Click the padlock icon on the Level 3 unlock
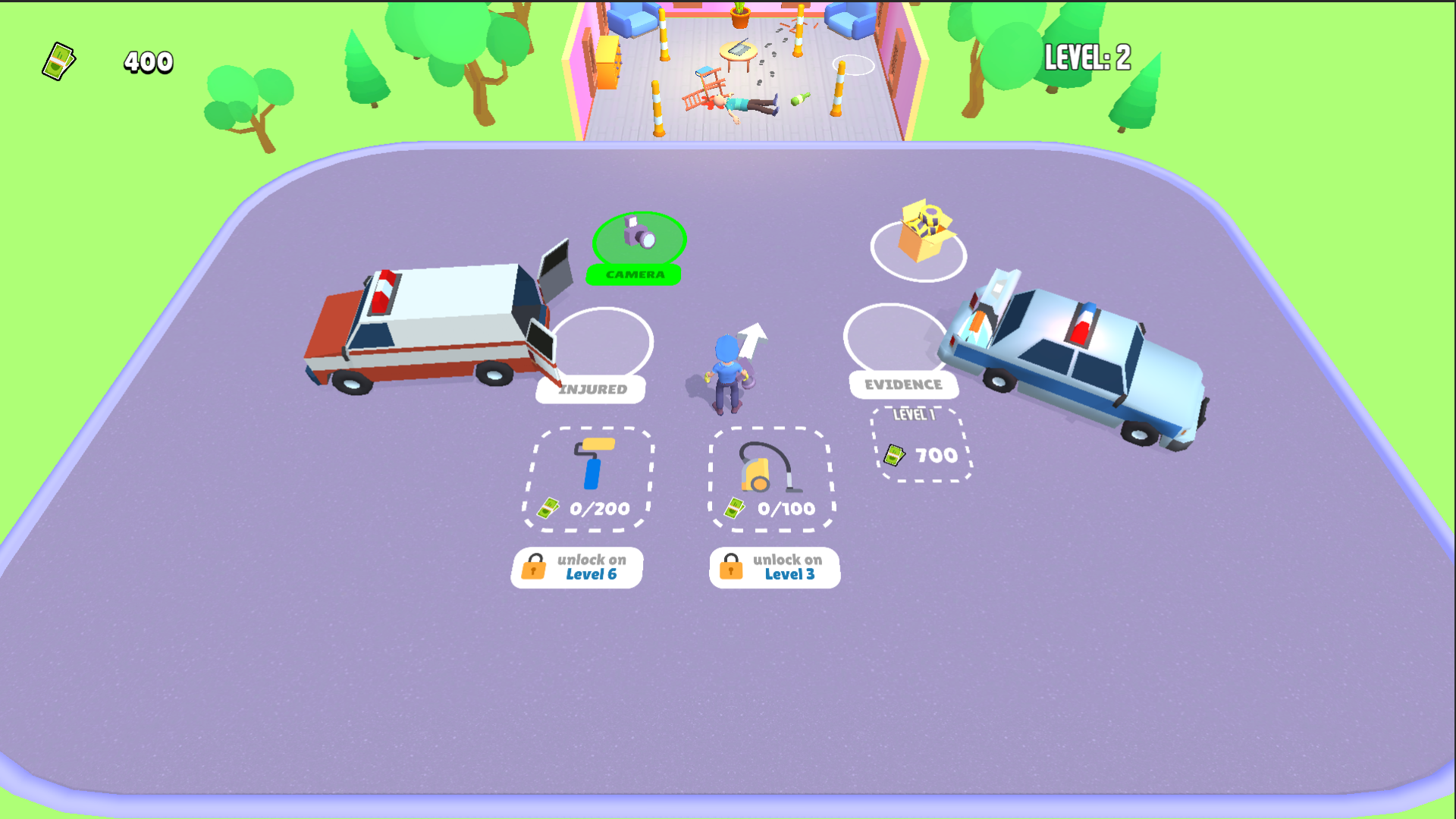 [732, 567]
